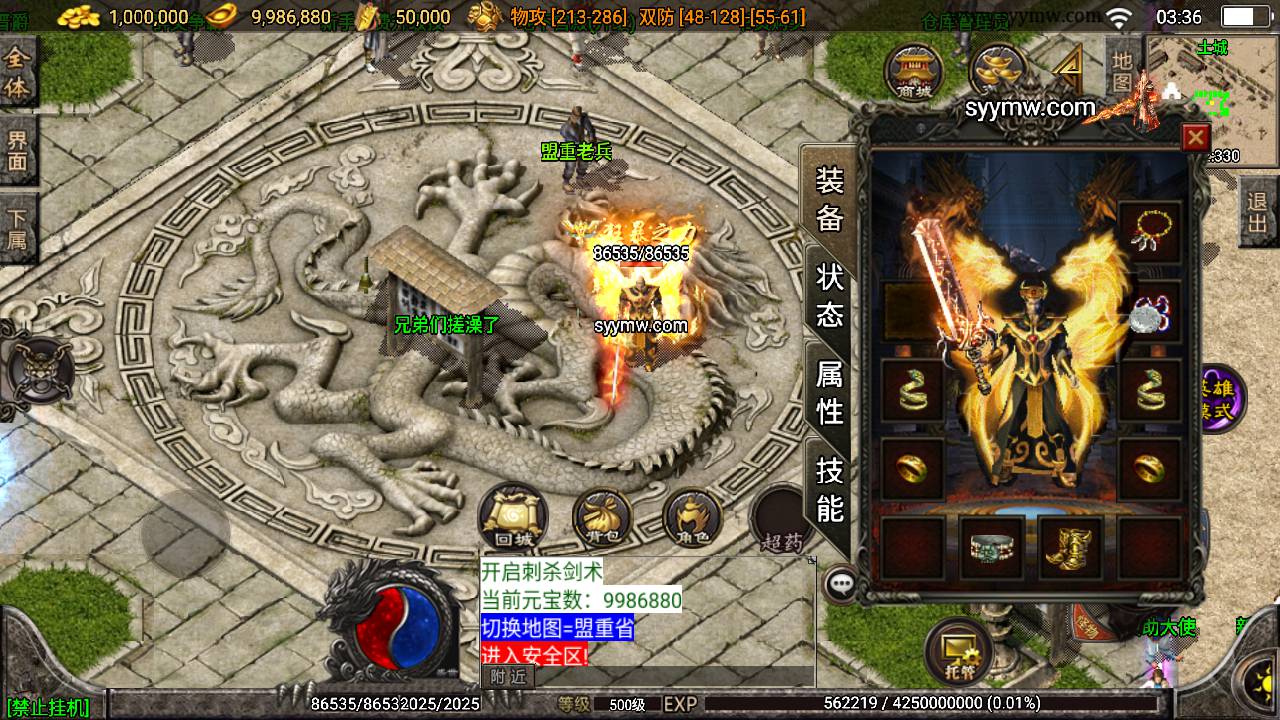Select the 技能 skills tab
Screen dimensions: 1280x720
click(830, 489)
